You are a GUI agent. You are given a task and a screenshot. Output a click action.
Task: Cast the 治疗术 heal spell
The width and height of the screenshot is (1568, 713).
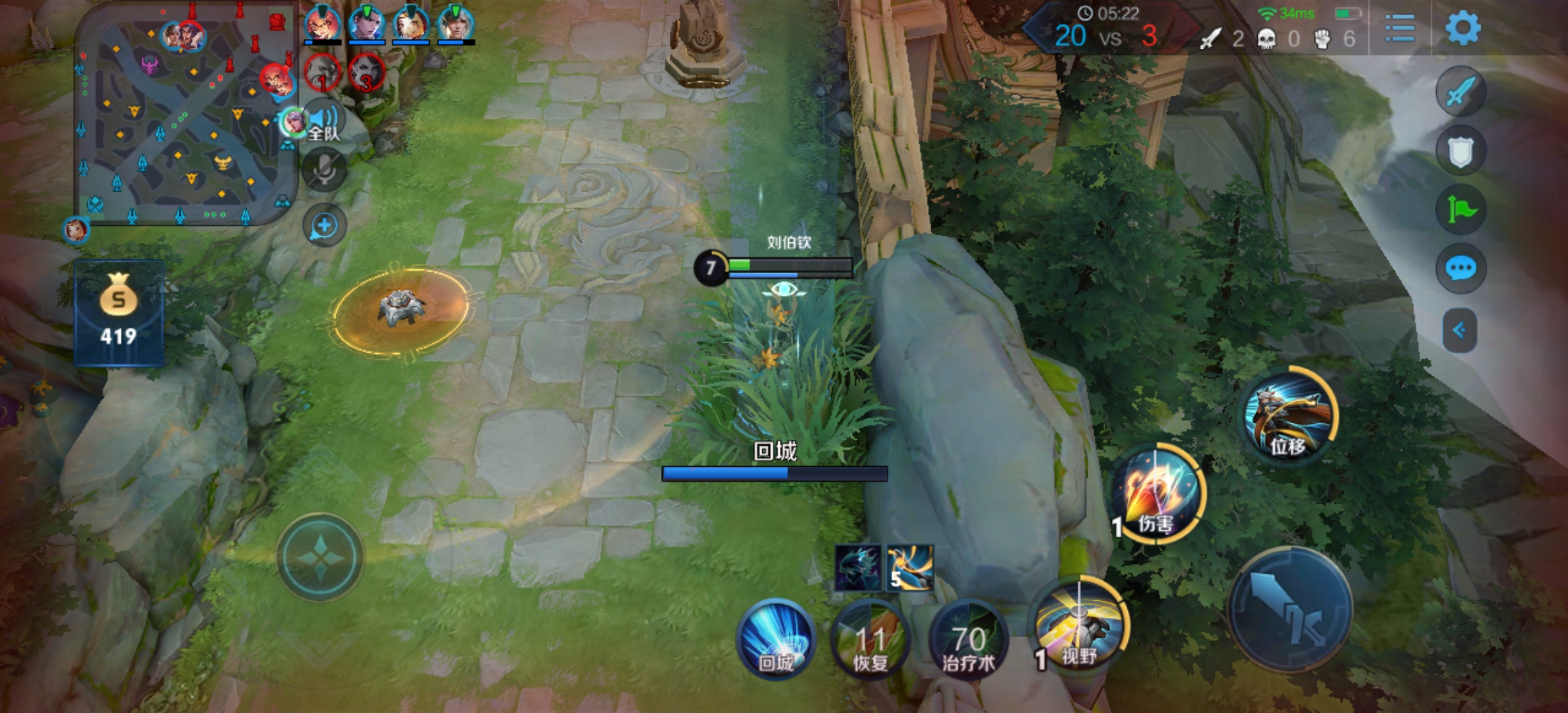pyautogui.click(x=967, y=639)
